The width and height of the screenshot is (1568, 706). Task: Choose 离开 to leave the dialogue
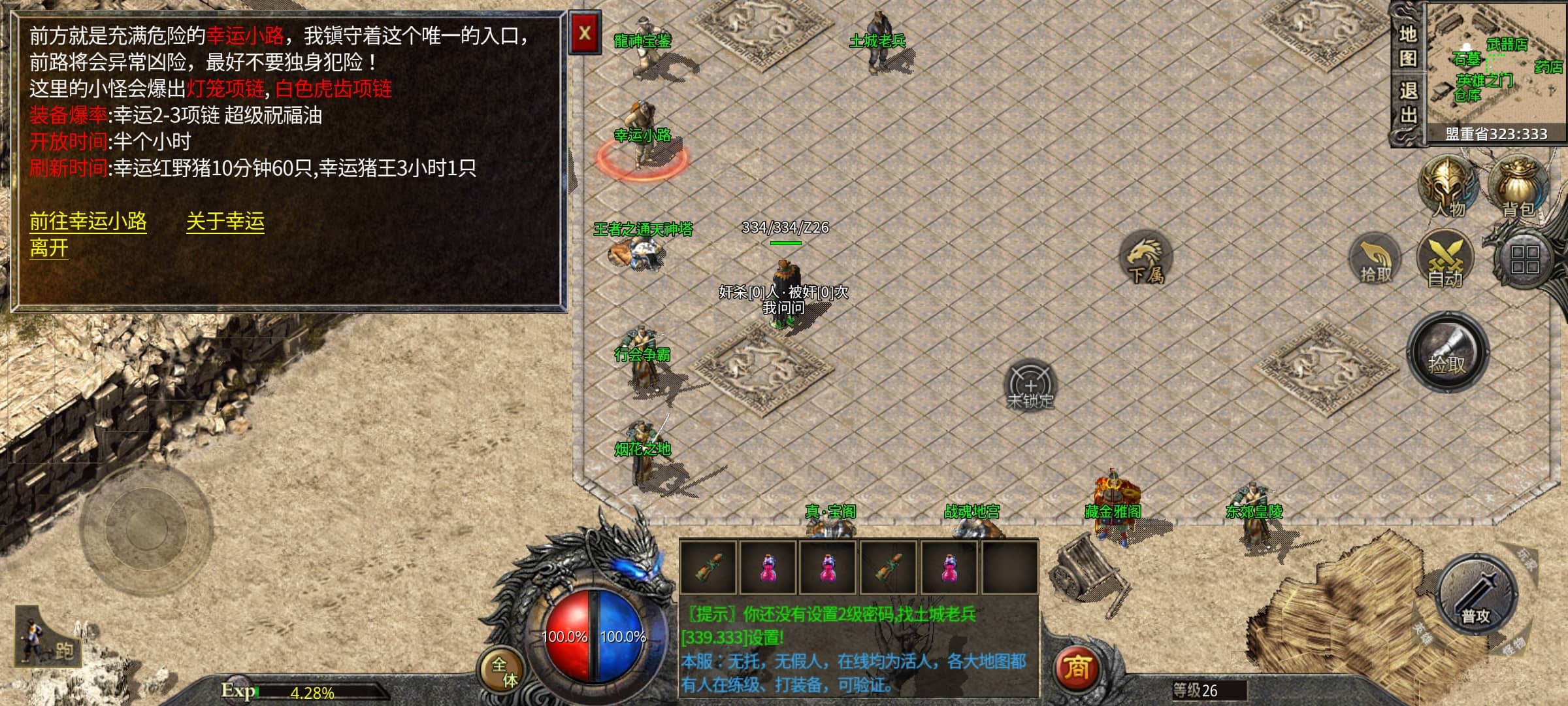click(49, 248)
